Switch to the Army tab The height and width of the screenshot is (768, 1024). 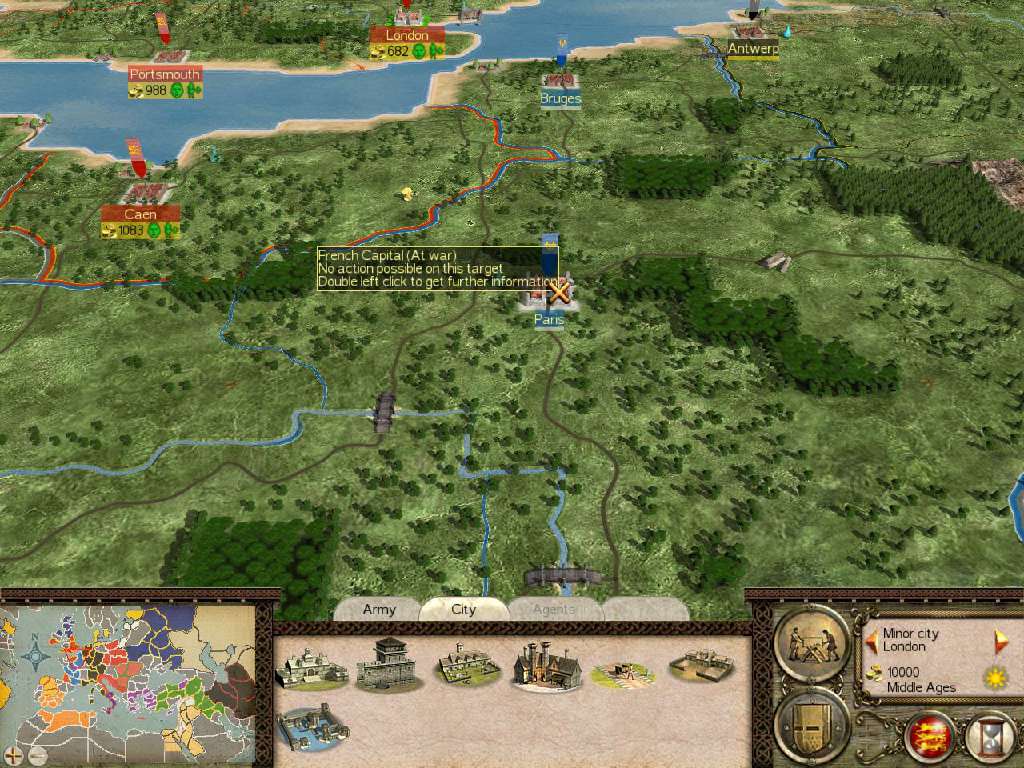tap(379, 609)
